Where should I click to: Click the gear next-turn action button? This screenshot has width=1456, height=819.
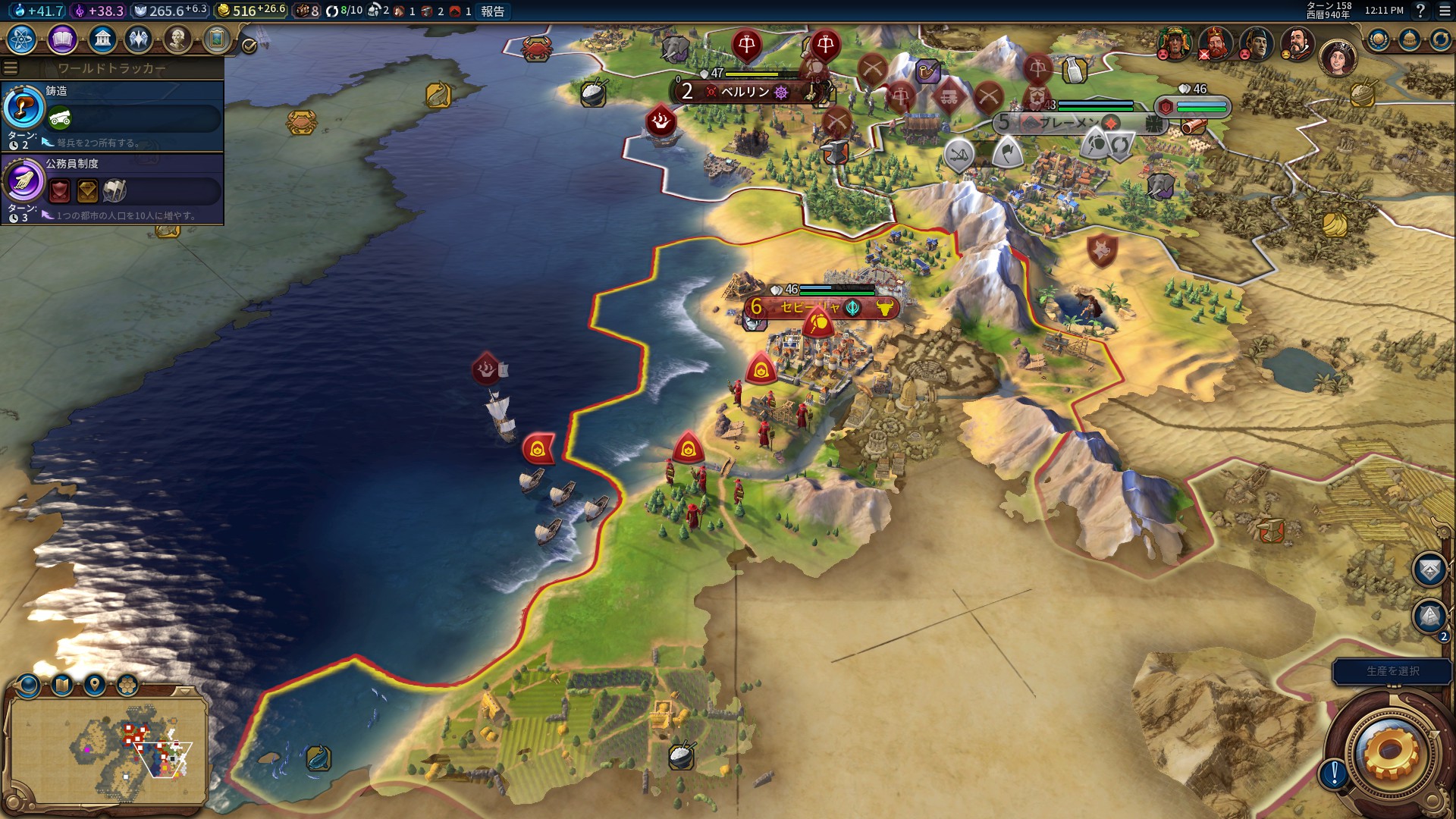(x=1389, y=752)
